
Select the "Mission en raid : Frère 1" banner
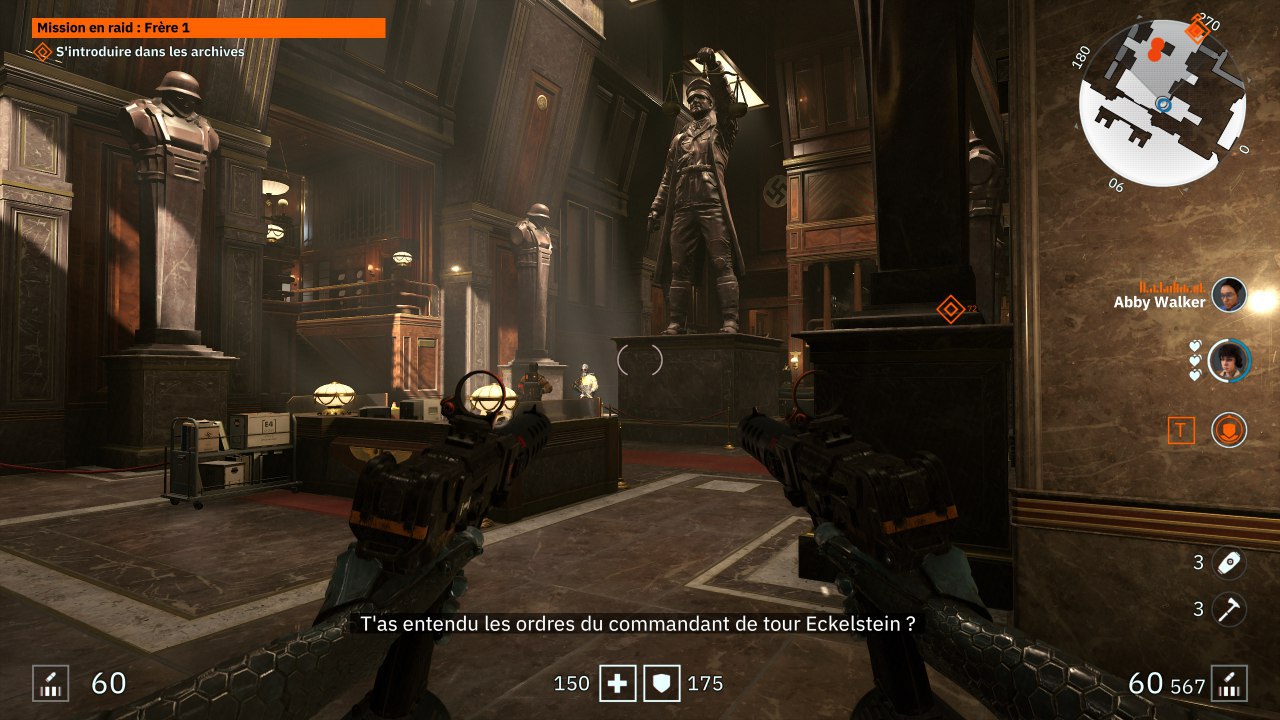(x=209, y=28)
